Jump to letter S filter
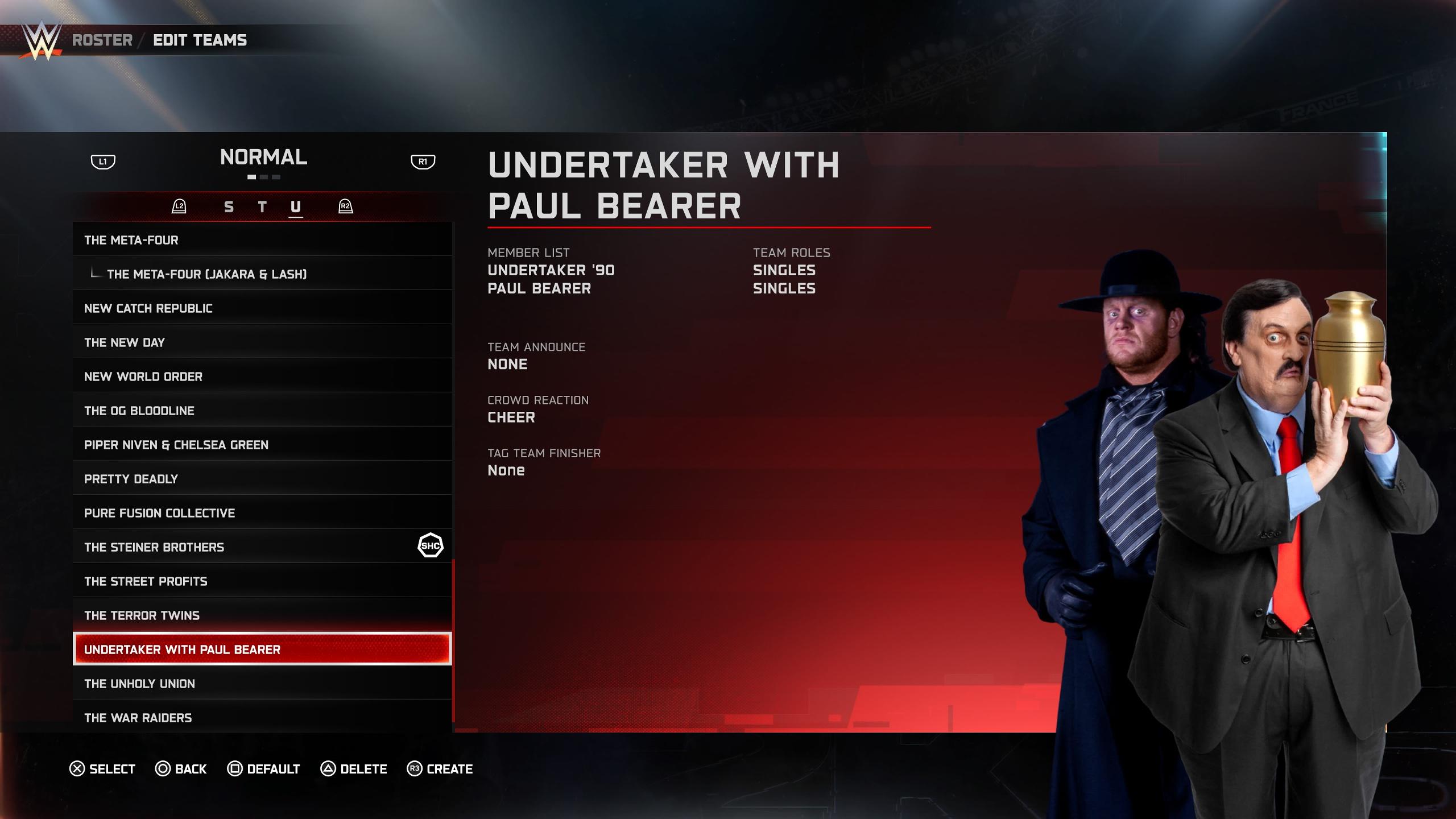Image resolution: width=1456 pixels, height=819 pixels. 229,207
